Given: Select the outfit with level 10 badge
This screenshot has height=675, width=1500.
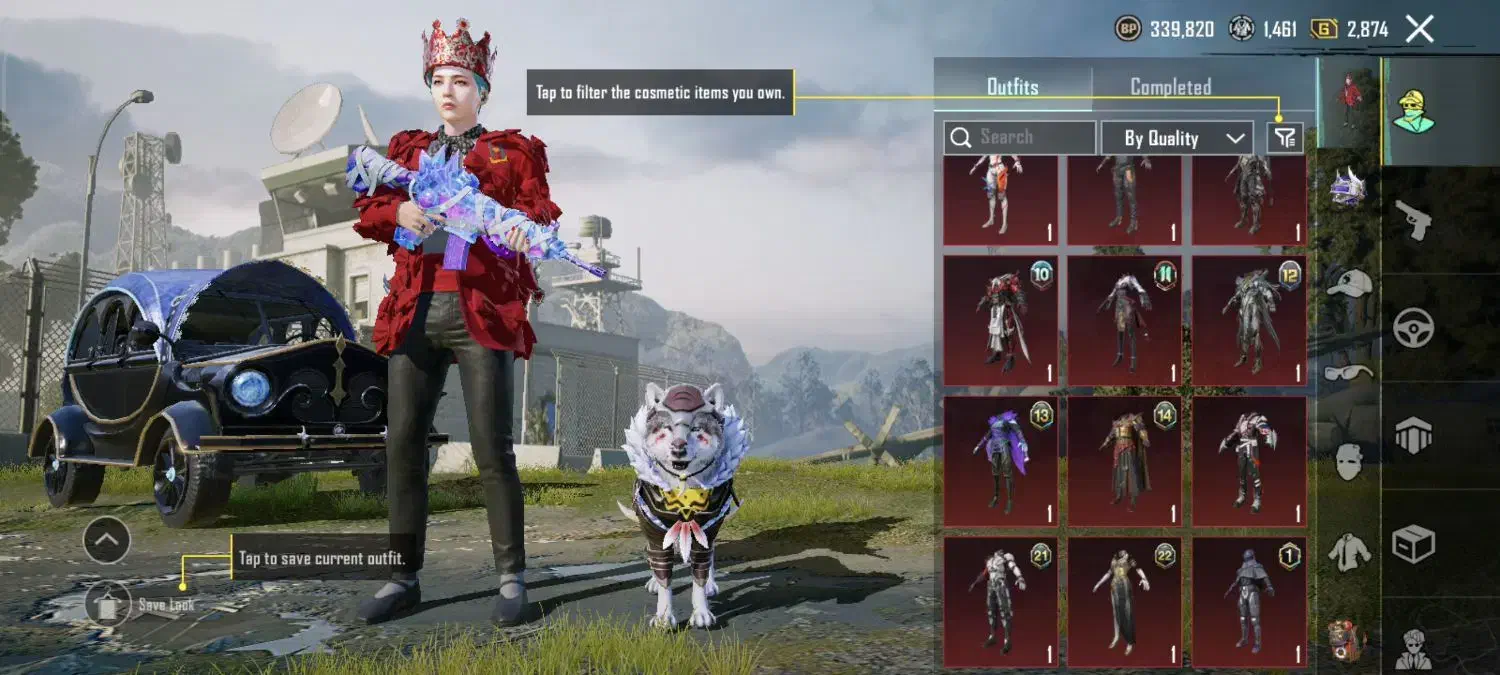Looking at the screenshot, I should point(1000,320).
